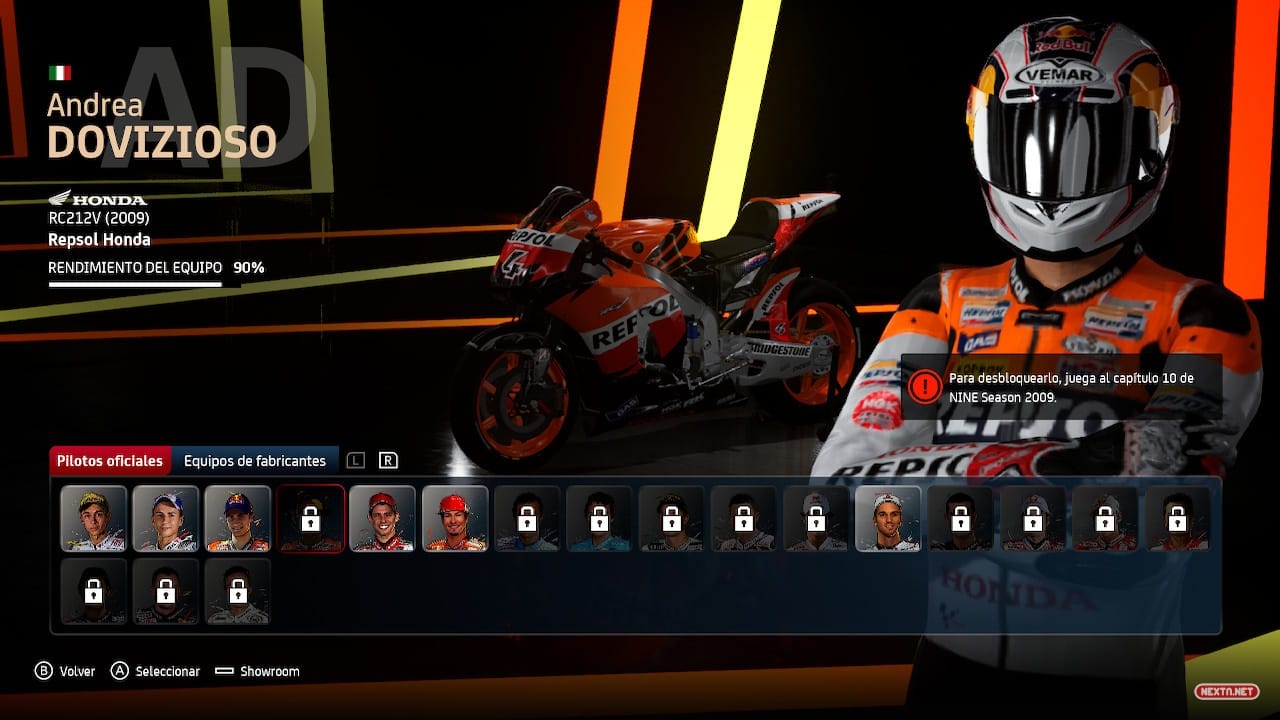
Task: Open the Equipos de fabricantes tab
Action: click(x=254, y=461)
